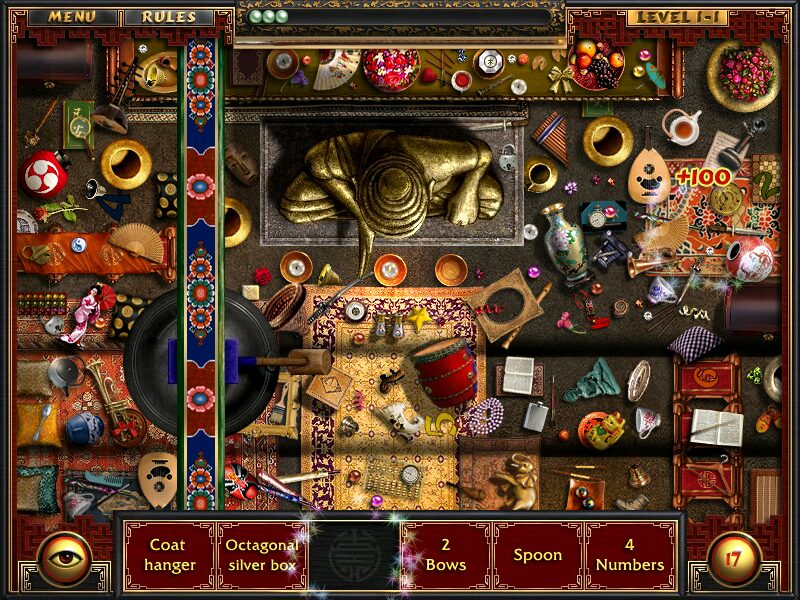Select the 2 Bows list entry

(x=446, y=555)
